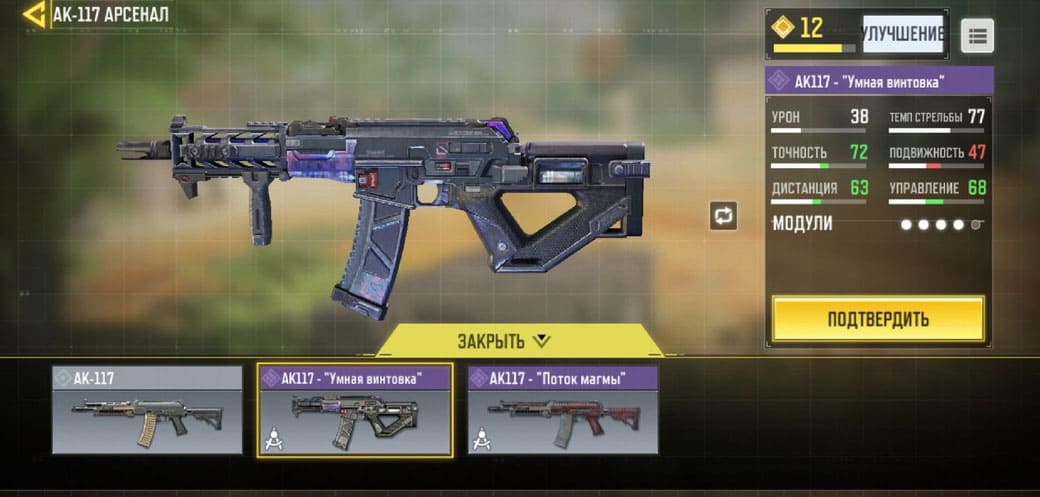Select the default AK-117 skin

click(x=147, y=410)
